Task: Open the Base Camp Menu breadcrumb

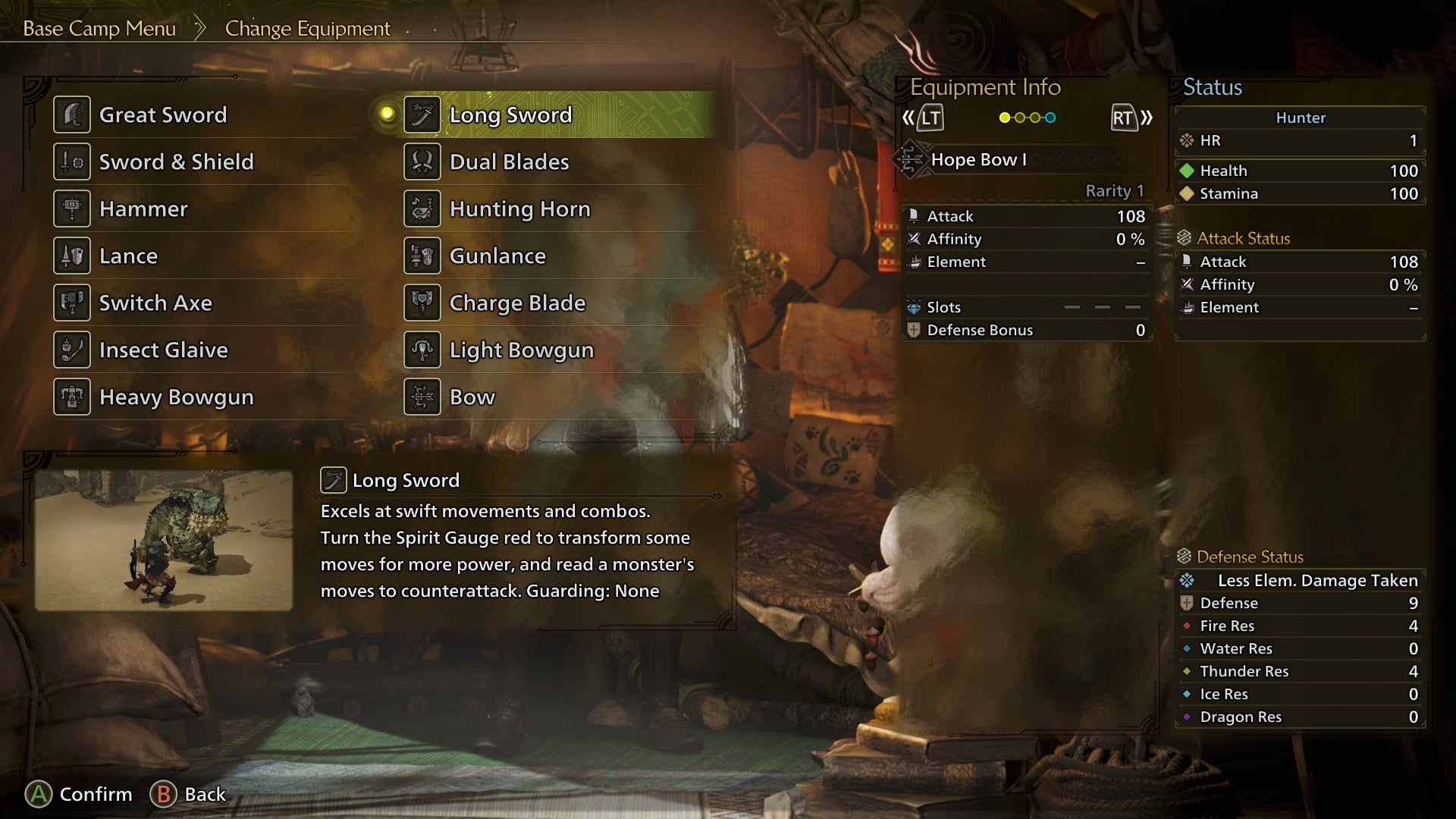Action: click(99, 29)
